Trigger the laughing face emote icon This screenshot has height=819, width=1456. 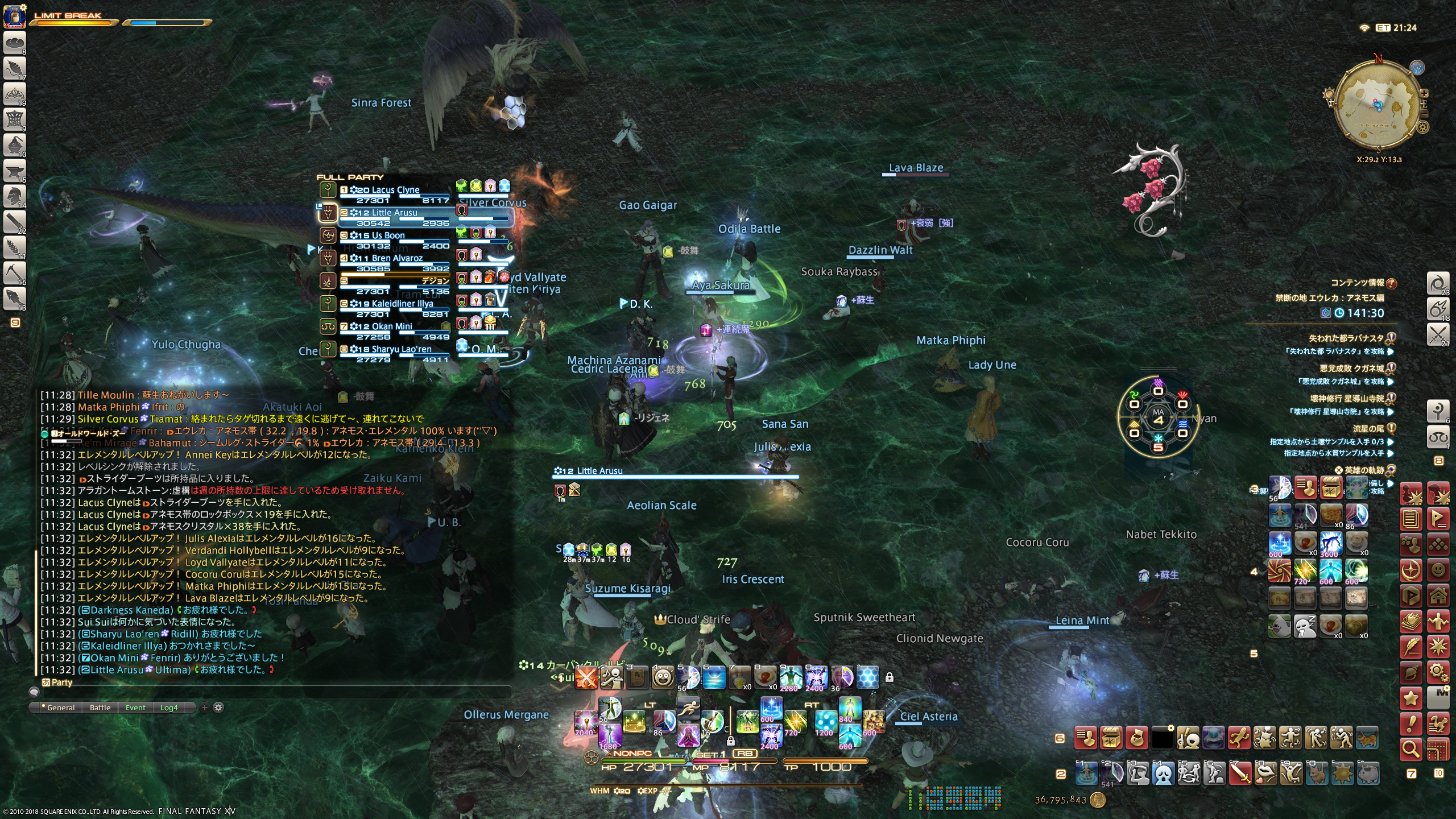pyautogui.click(x=663, y=677)
